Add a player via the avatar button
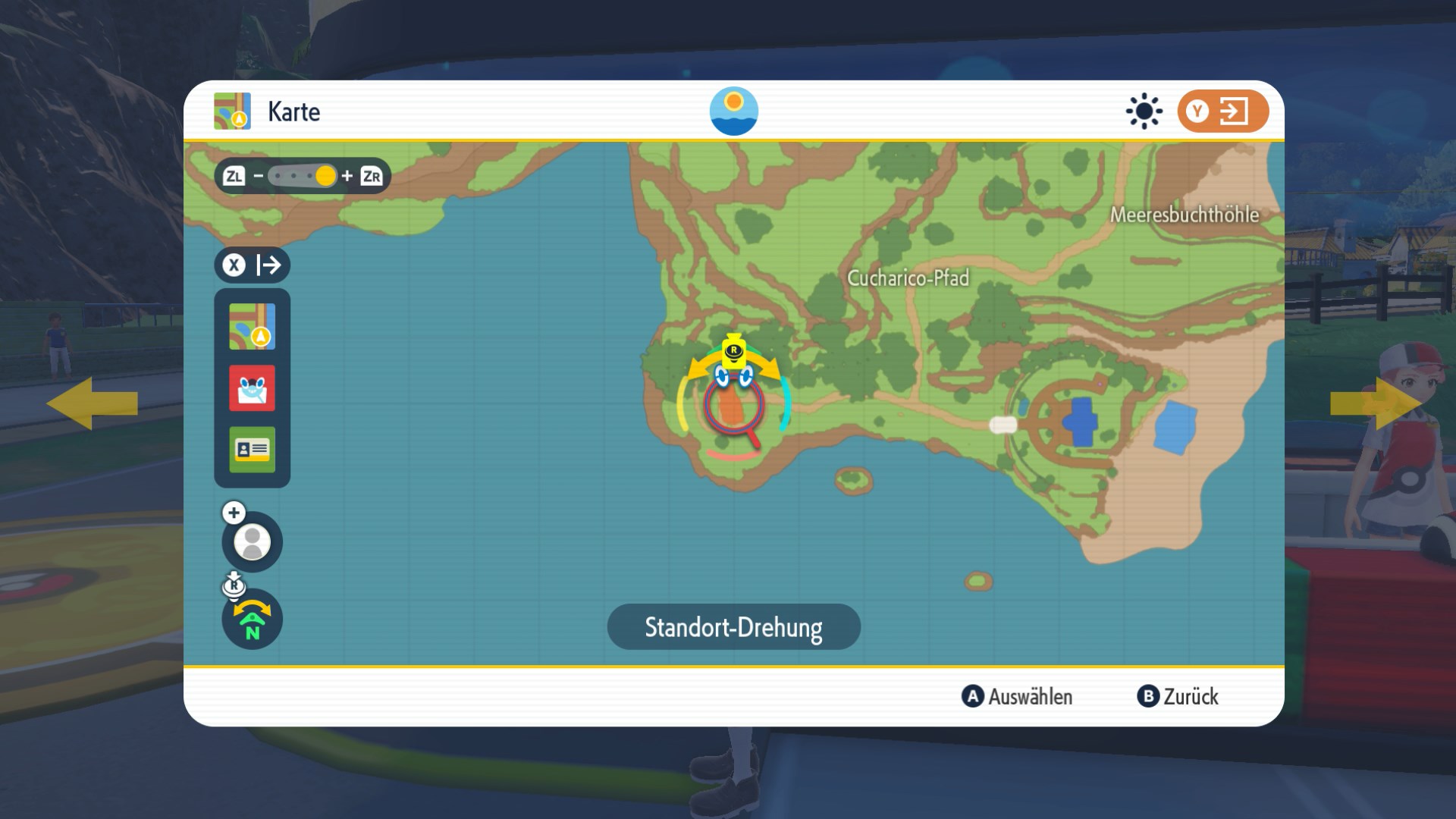 tap(252, 541)
